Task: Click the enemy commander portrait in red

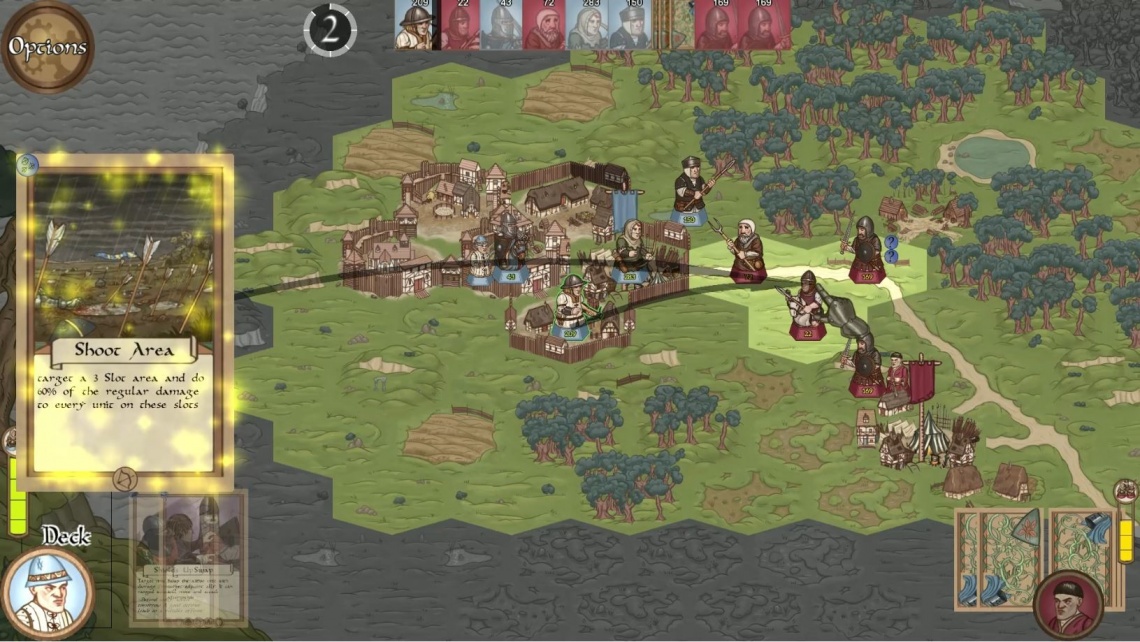Action: click(1067, 604)
